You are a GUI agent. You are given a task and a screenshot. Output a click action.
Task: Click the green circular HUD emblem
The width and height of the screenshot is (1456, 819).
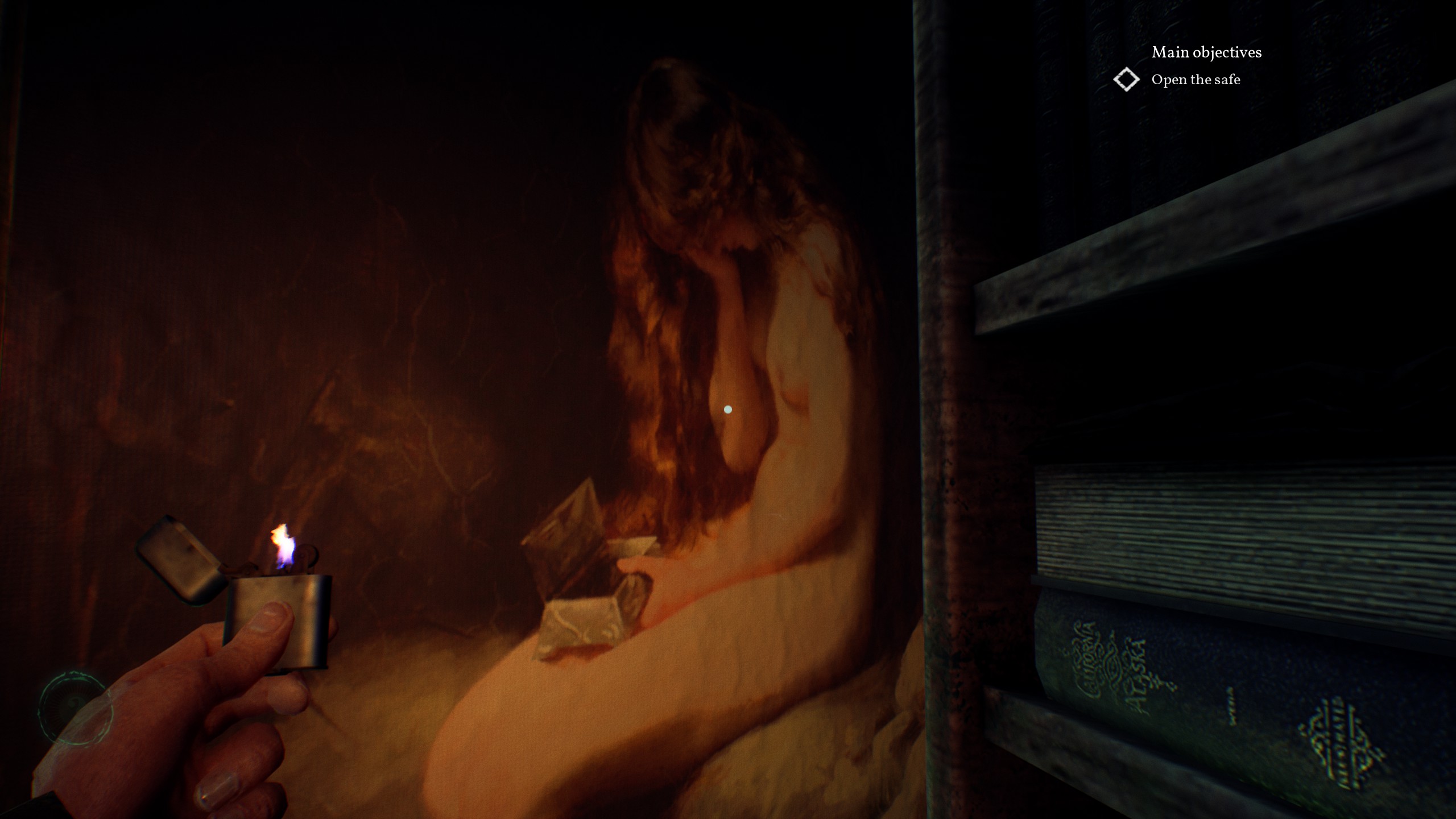[75, 709]
